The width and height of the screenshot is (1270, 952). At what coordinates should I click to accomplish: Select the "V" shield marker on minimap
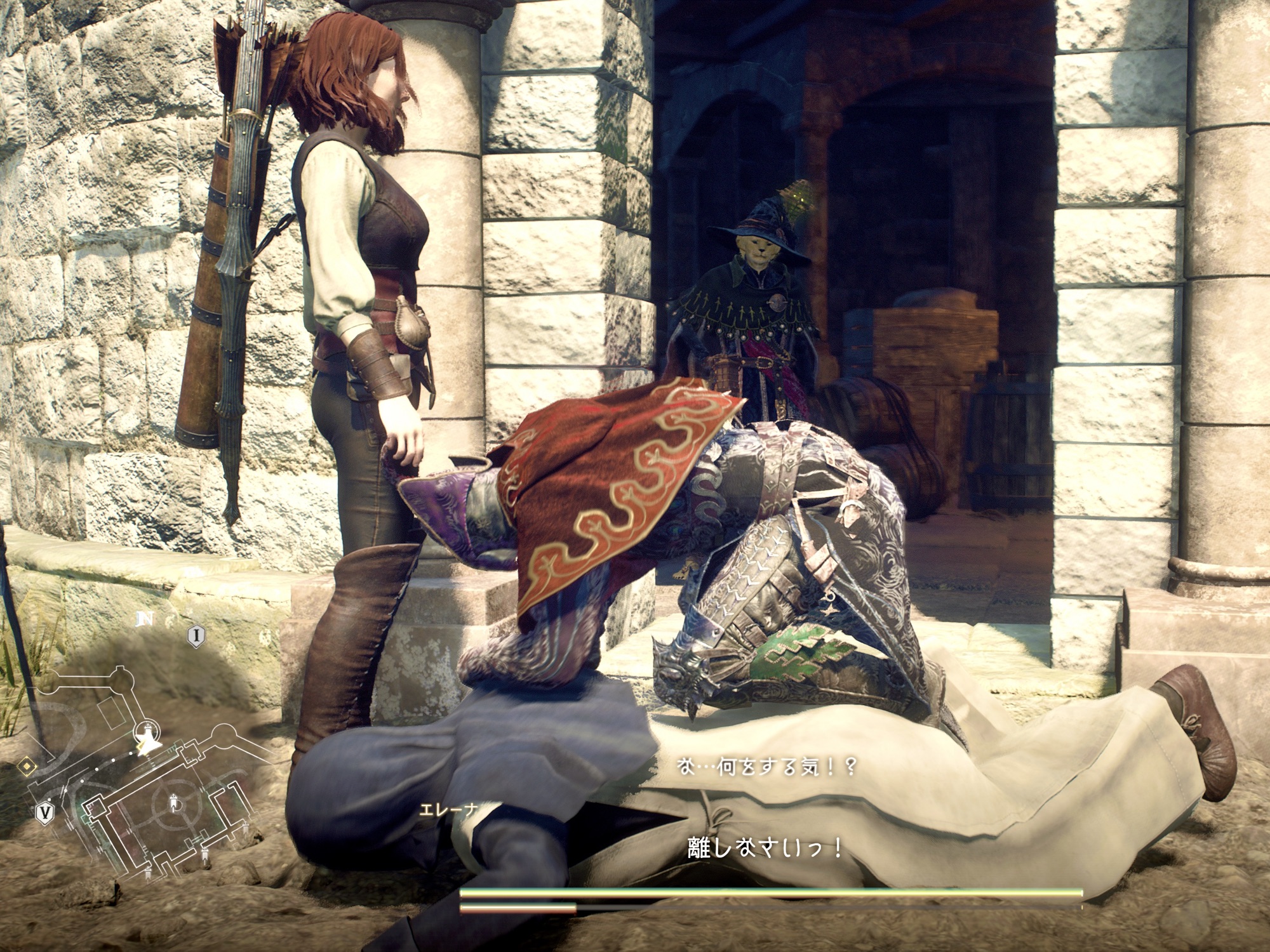point(44,812)
